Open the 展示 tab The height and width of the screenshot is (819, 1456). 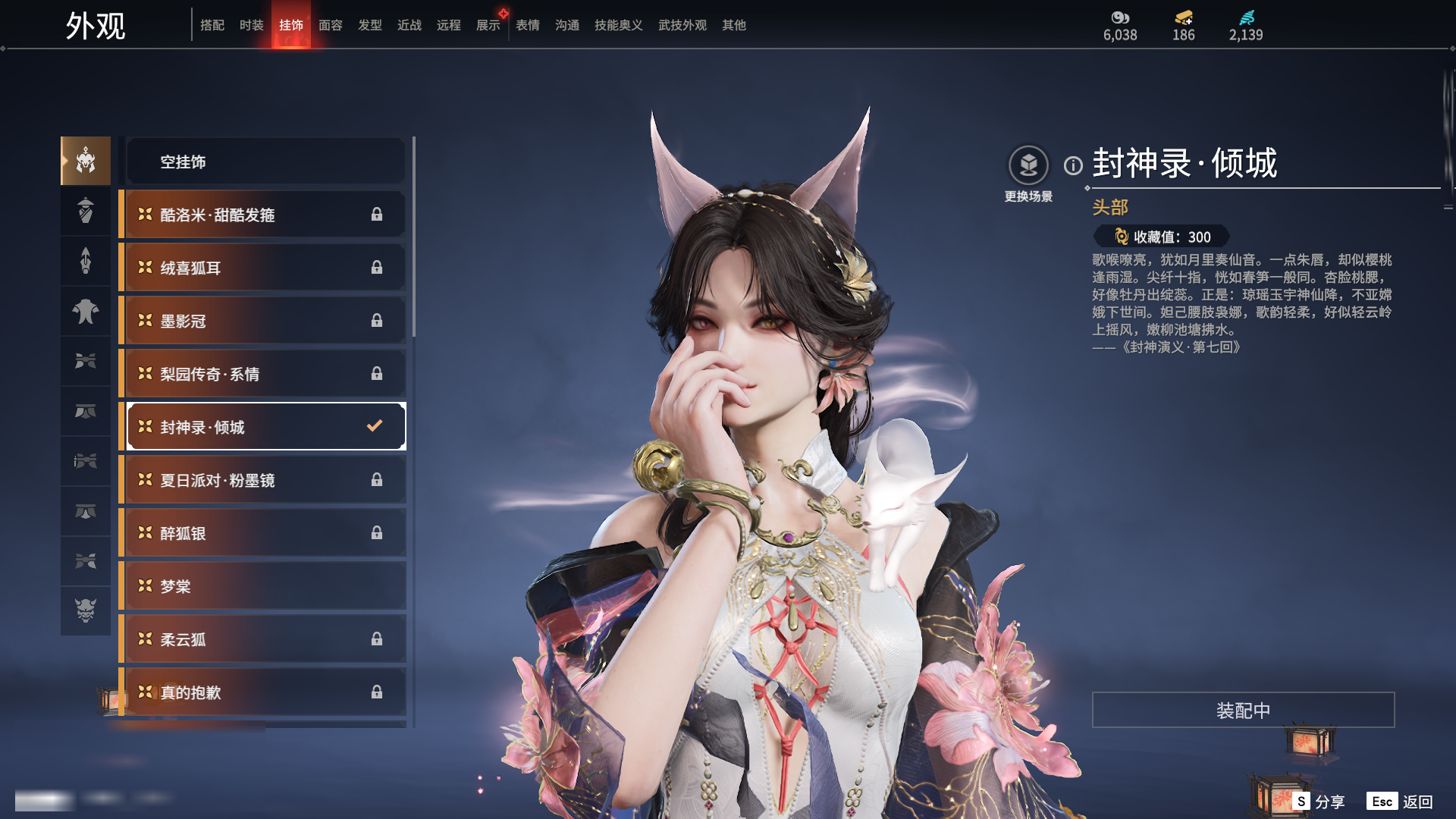click(x=488, y=25)
